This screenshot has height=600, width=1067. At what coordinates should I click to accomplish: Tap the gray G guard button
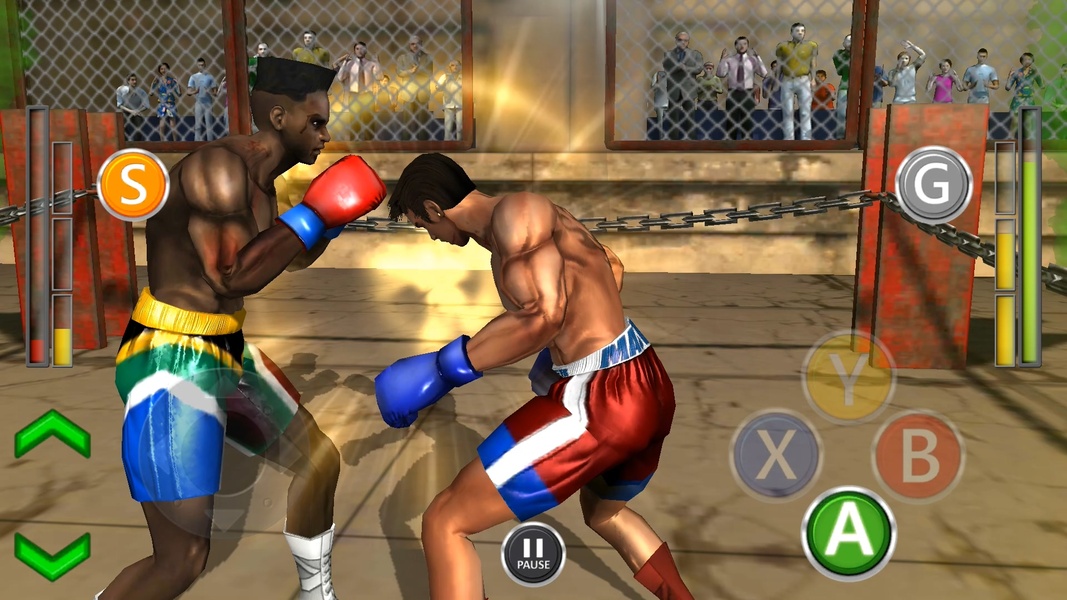pyautogui.click(x=934, y=185)
